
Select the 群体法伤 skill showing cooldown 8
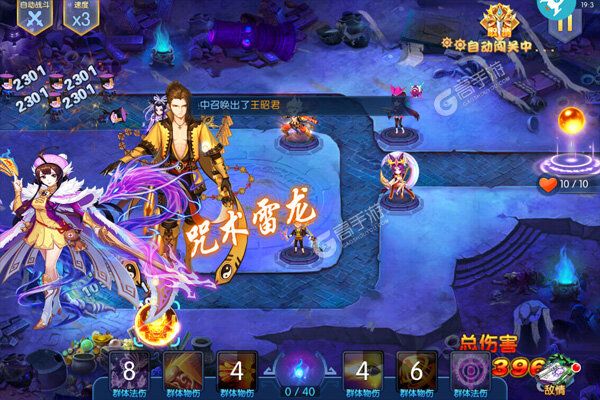tap(126, 371)
